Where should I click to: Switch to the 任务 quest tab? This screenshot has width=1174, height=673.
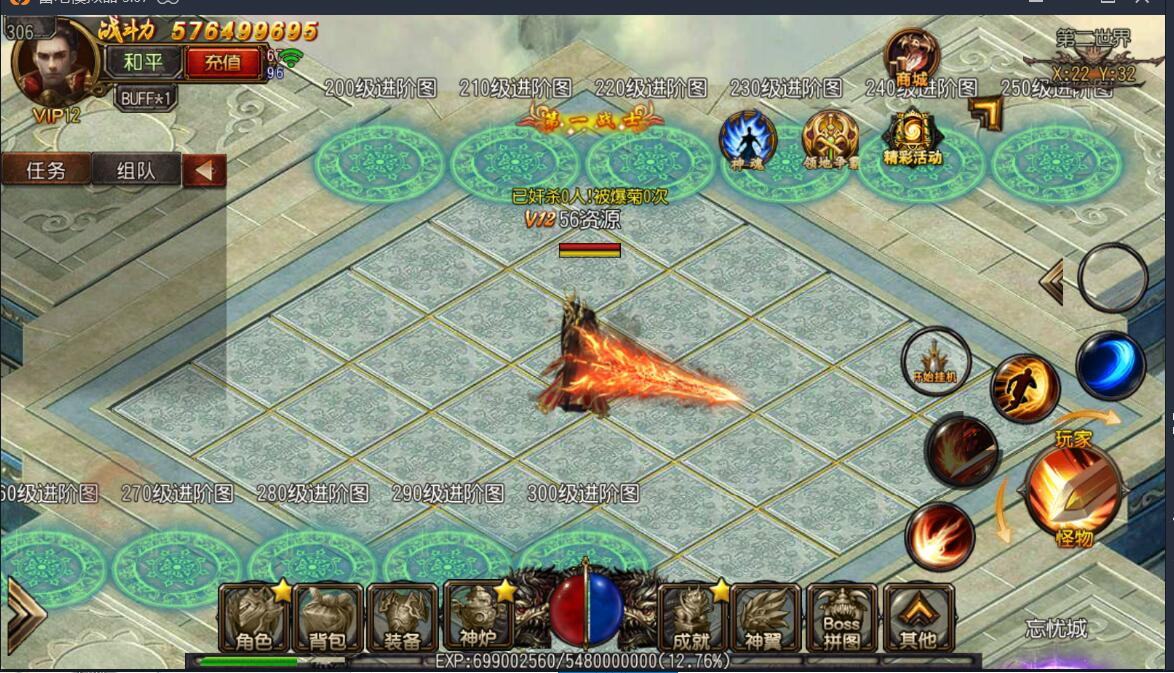point(46,170)
